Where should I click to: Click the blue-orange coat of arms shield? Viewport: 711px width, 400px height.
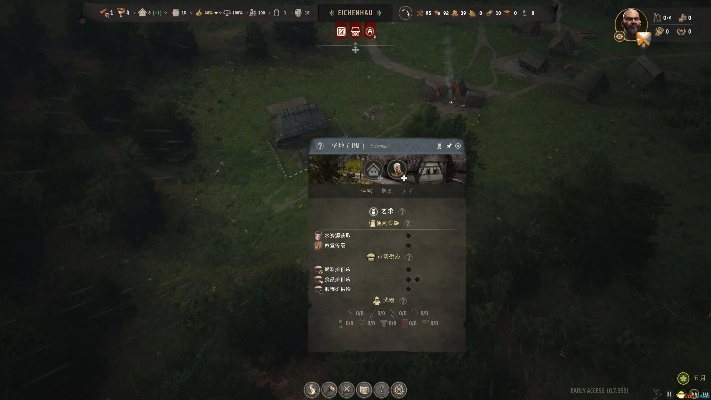[x=643, y=38]
